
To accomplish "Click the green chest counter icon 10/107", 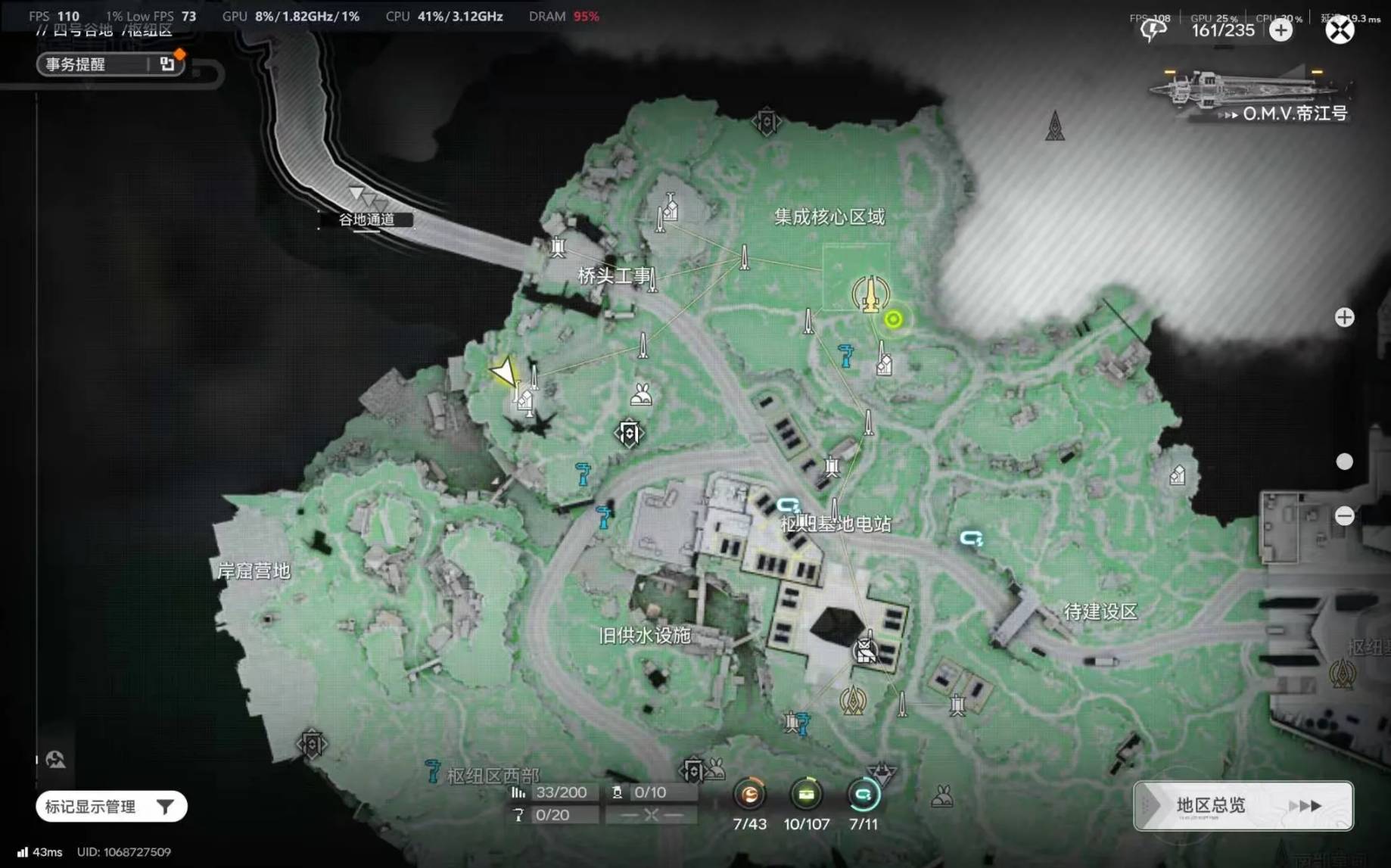I will point(806,795).
